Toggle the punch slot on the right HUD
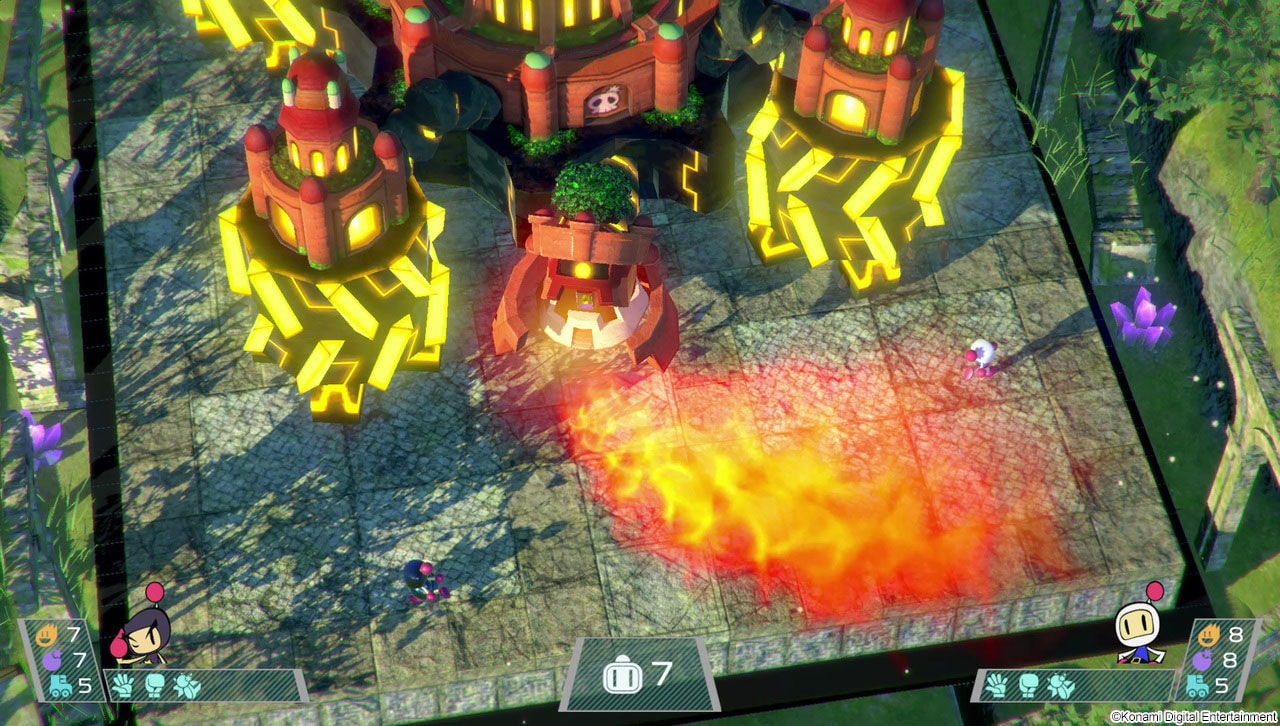This screenshot has height=726, width=1280. [1028, 684]
